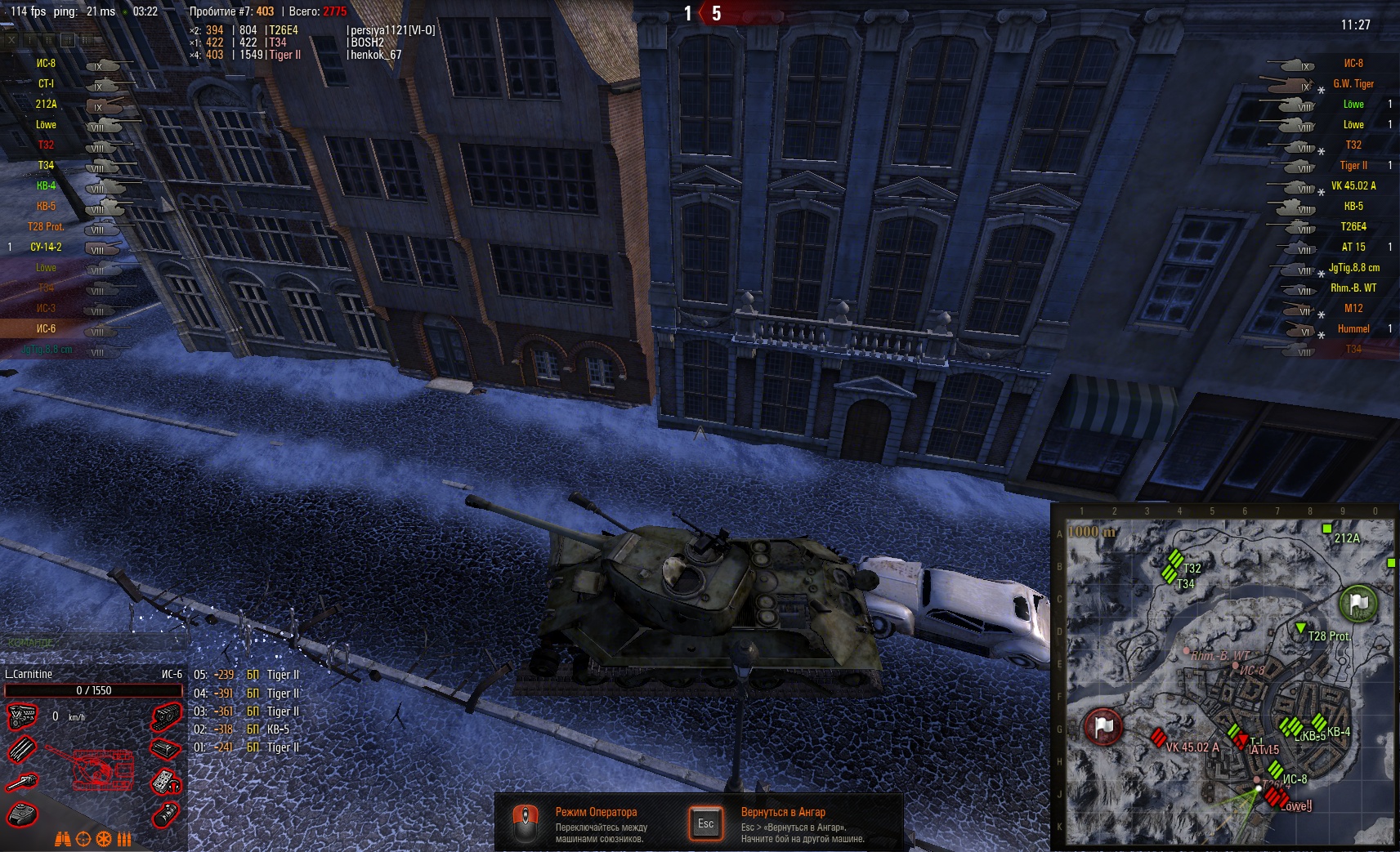Click the orange binoculars equipment icon
Screen dimensions: 1400x852
click(x=63, y=839)
